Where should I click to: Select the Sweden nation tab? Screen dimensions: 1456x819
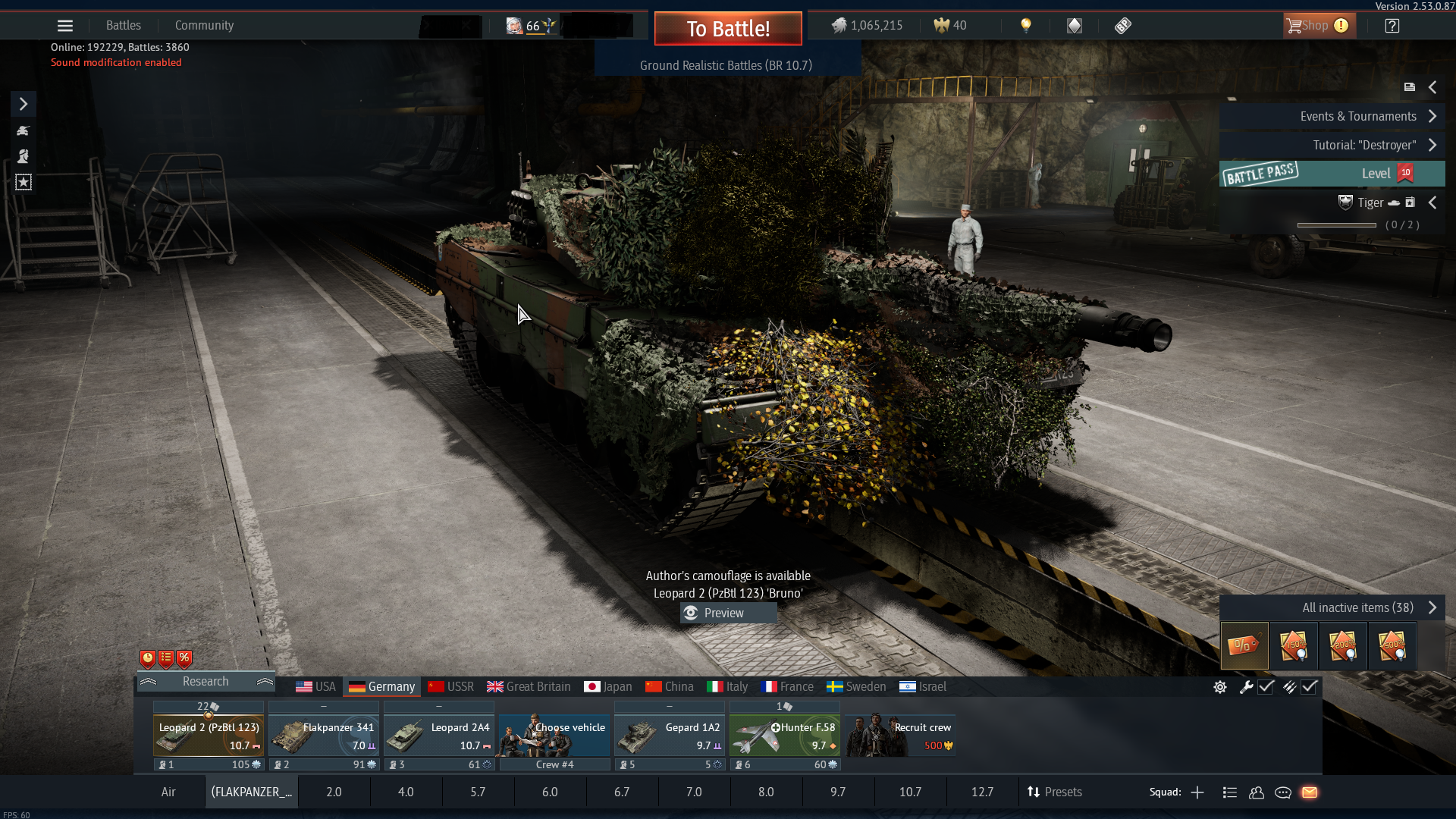tap(856, 687)
